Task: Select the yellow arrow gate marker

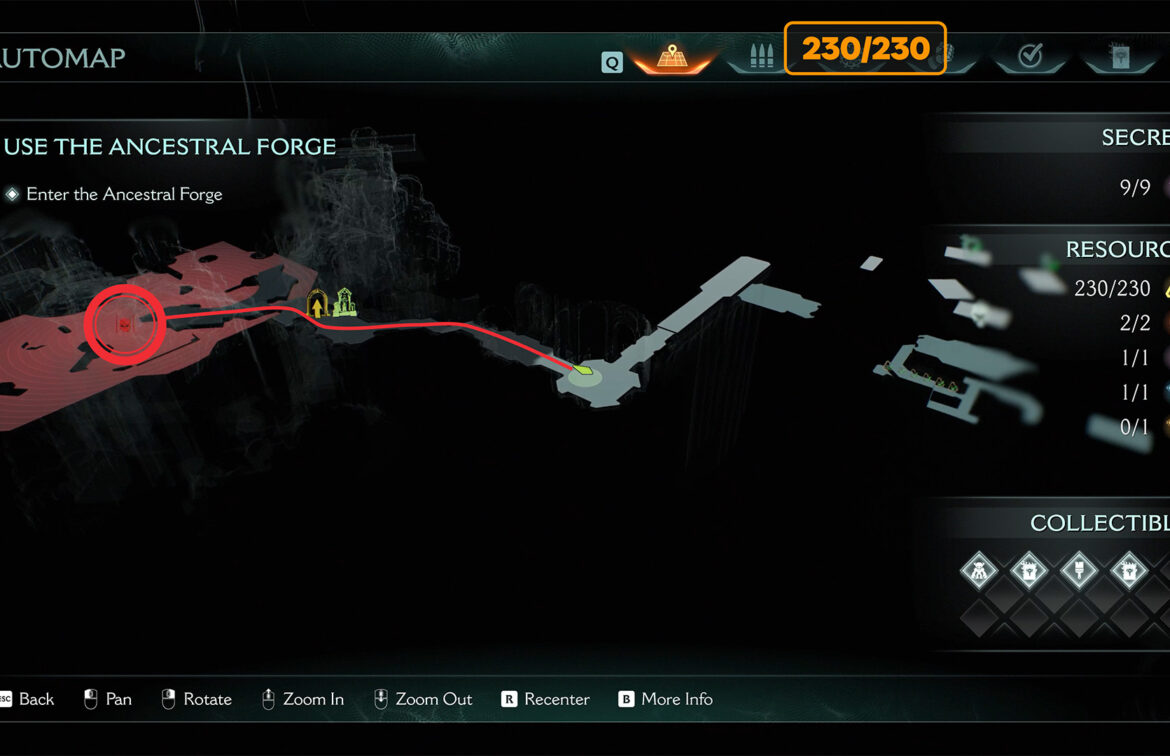Action: tap(318, 304)
